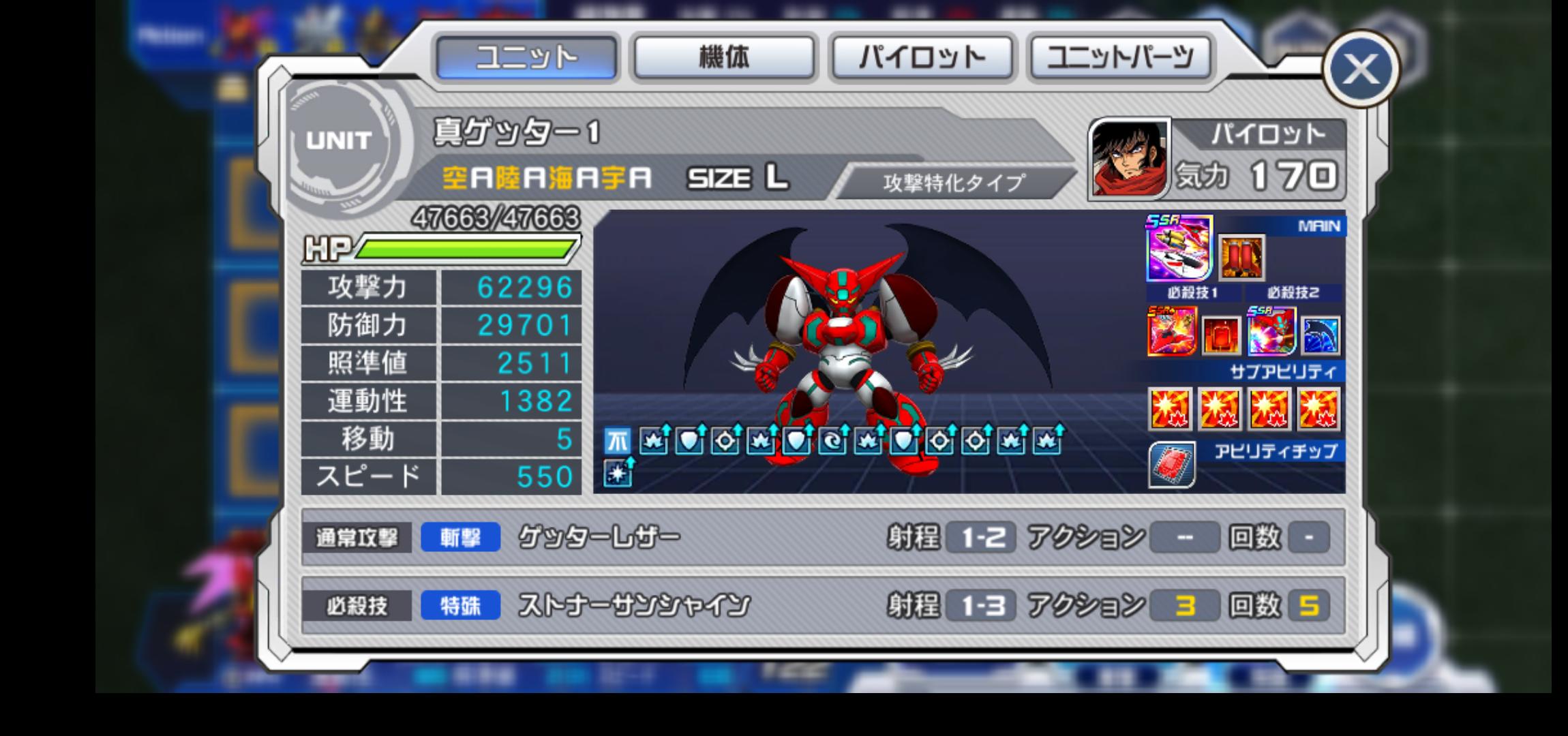Open the ストナーサンシャイン special attack row
The width and height of the screenshot is (1568, 736).
(x=822, y=605)
